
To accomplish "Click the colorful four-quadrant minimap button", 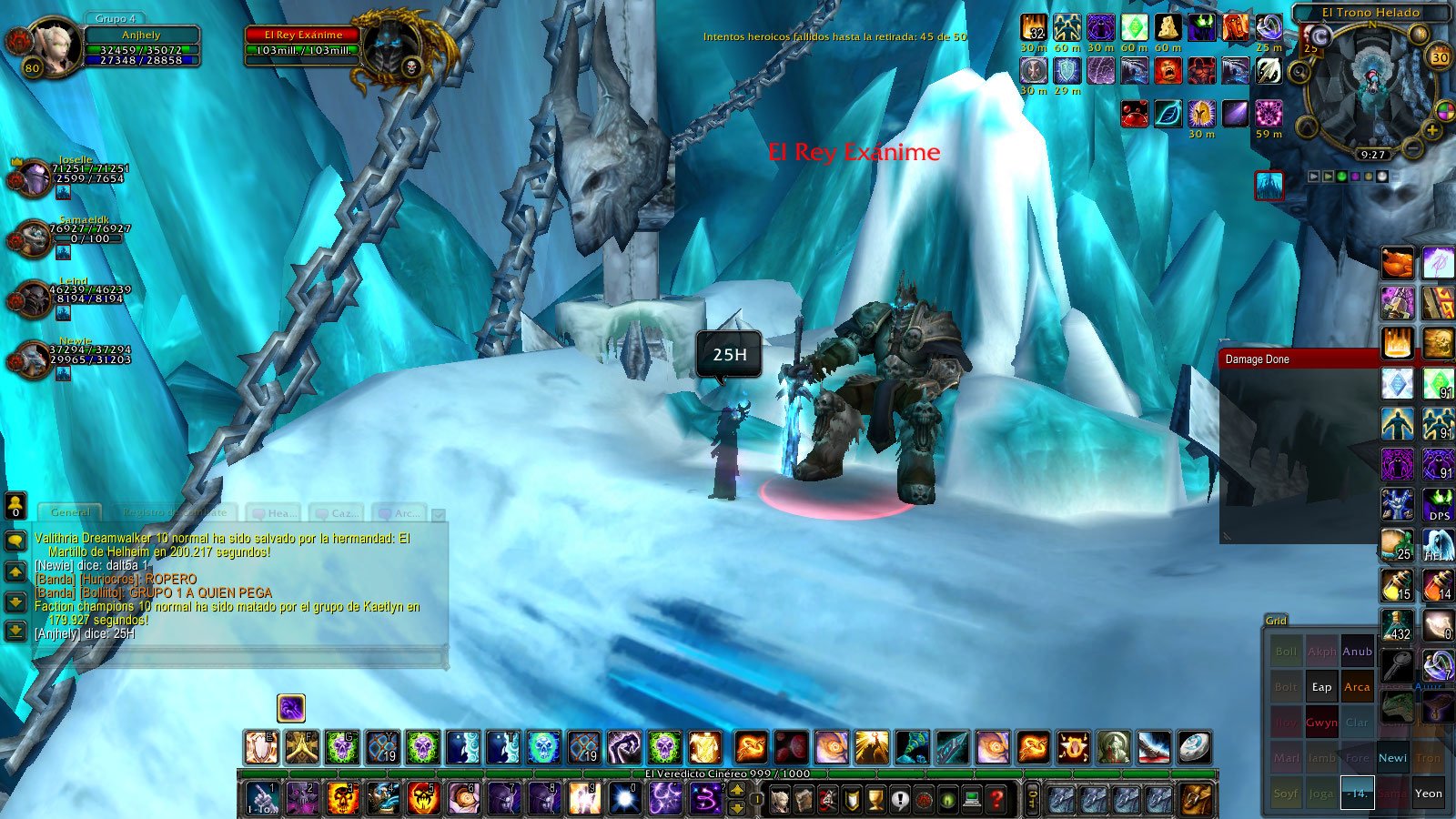I will click(1444, 112).
